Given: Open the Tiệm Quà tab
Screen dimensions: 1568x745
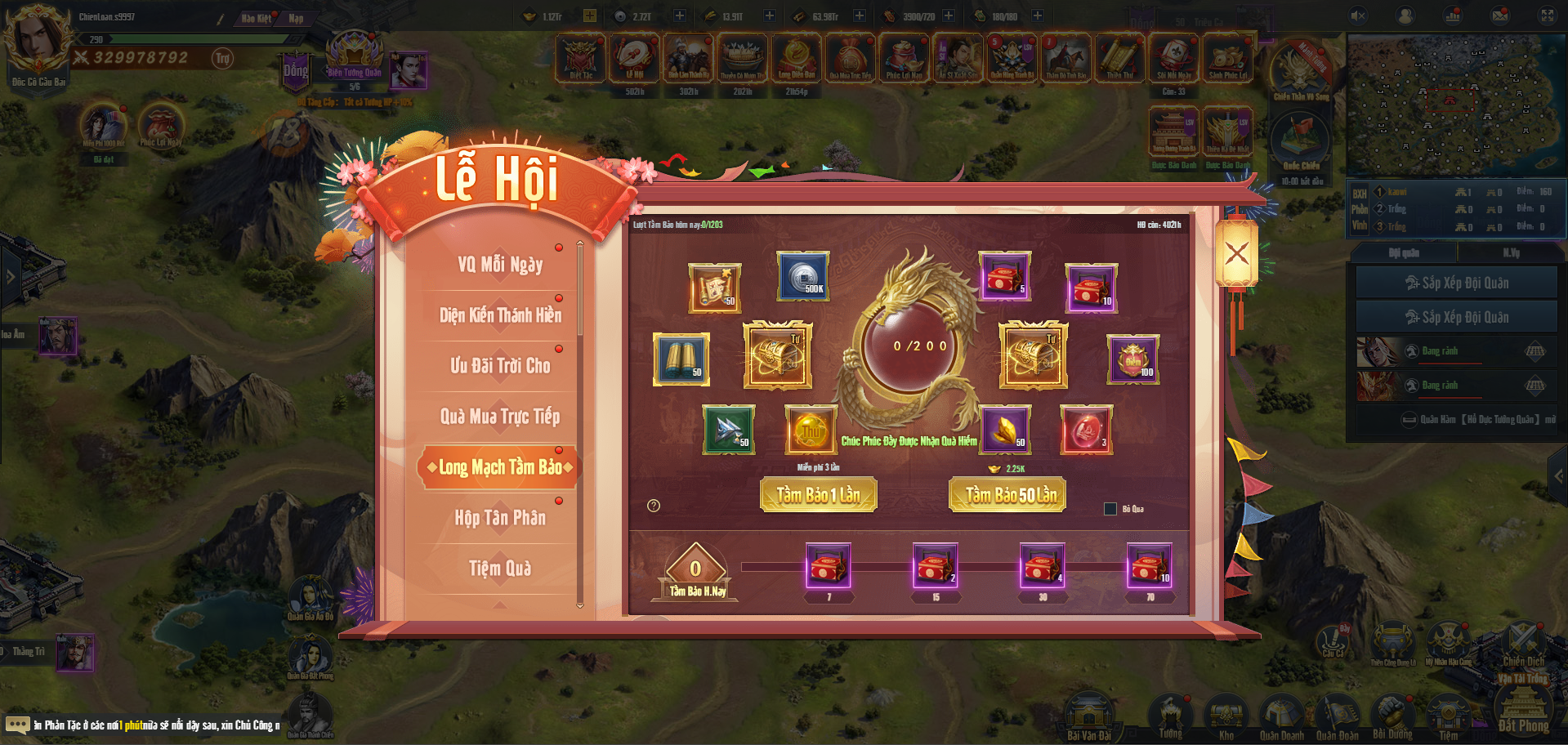Looking at the screenshot, I should pos(500,569).
